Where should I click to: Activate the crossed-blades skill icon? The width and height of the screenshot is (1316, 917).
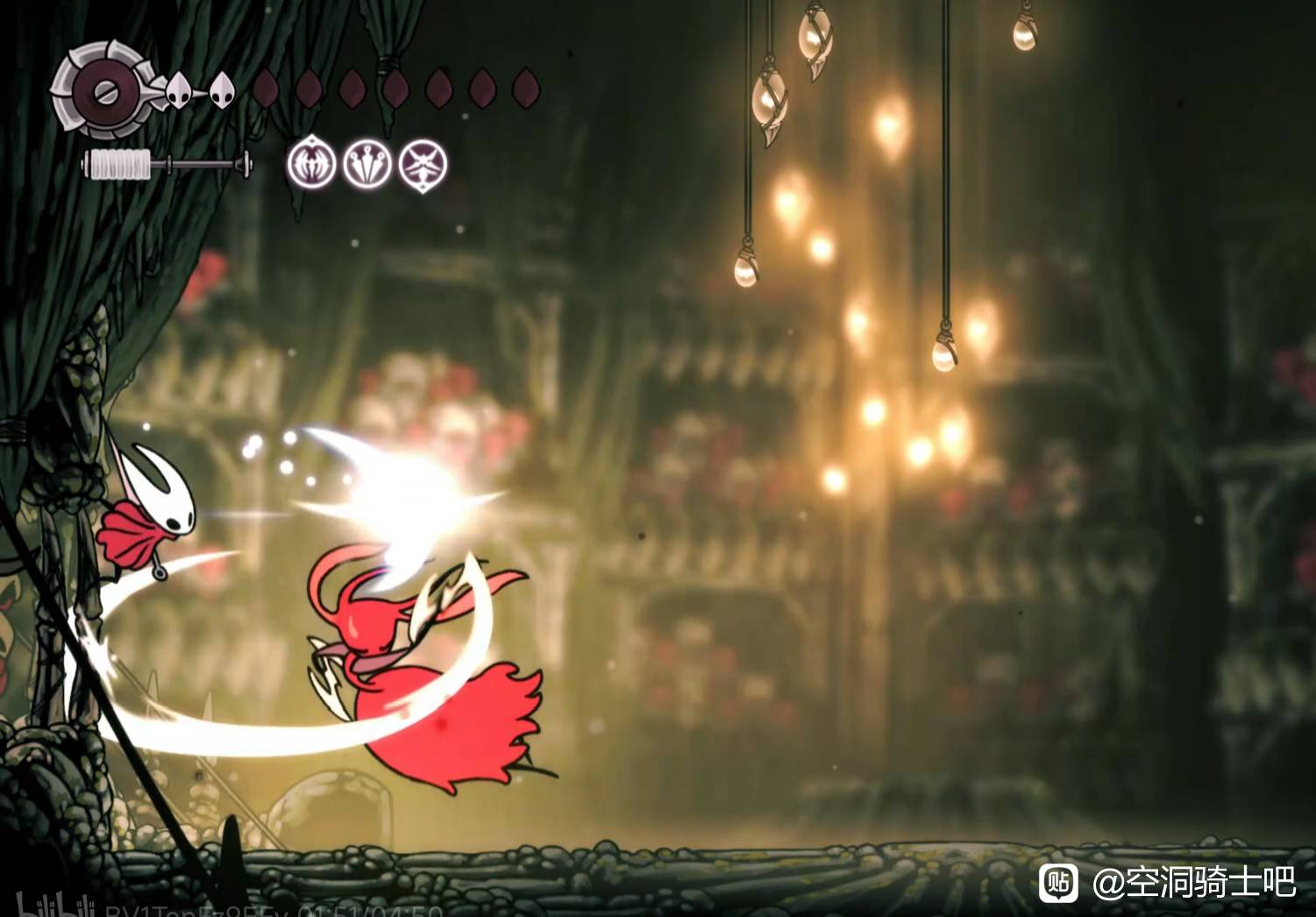click(x=423, y=164)
